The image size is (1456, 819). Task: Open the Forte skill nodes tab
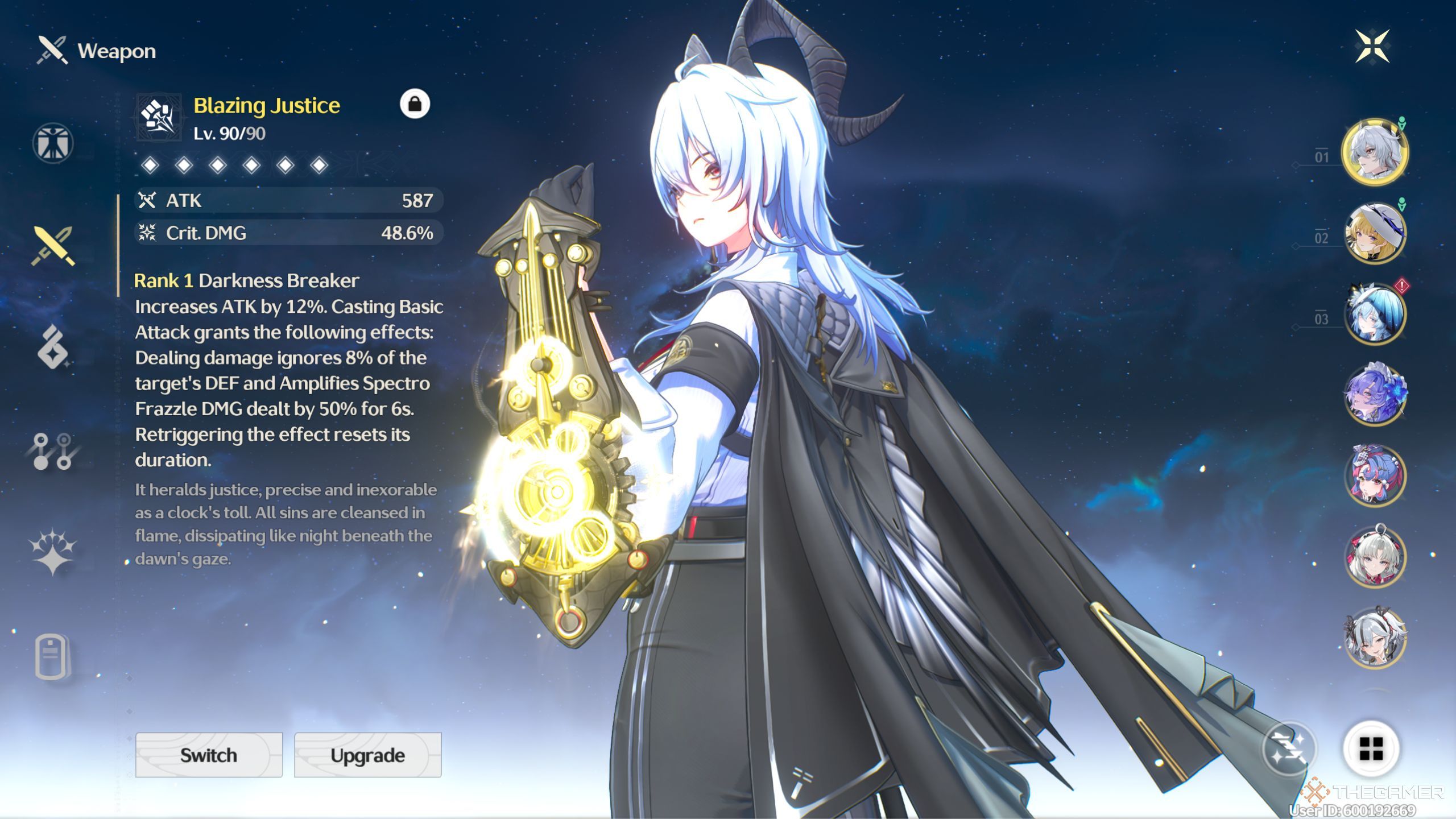click(53, 452)
